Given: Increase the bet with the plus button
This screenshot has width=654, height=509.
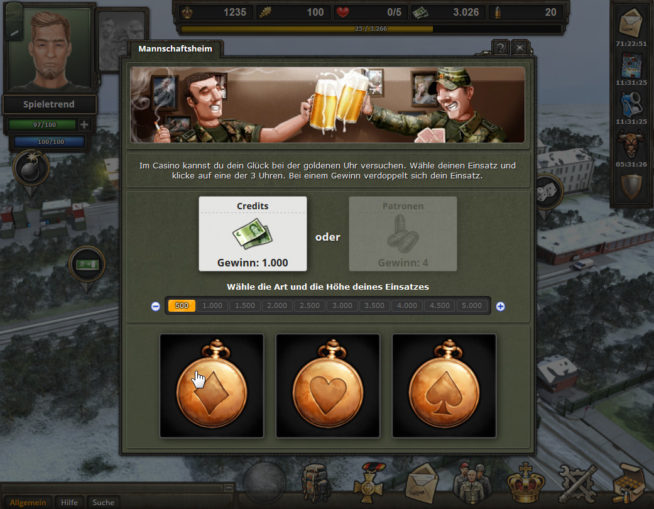Looking at the screenshot, I should tap(500, 306).
